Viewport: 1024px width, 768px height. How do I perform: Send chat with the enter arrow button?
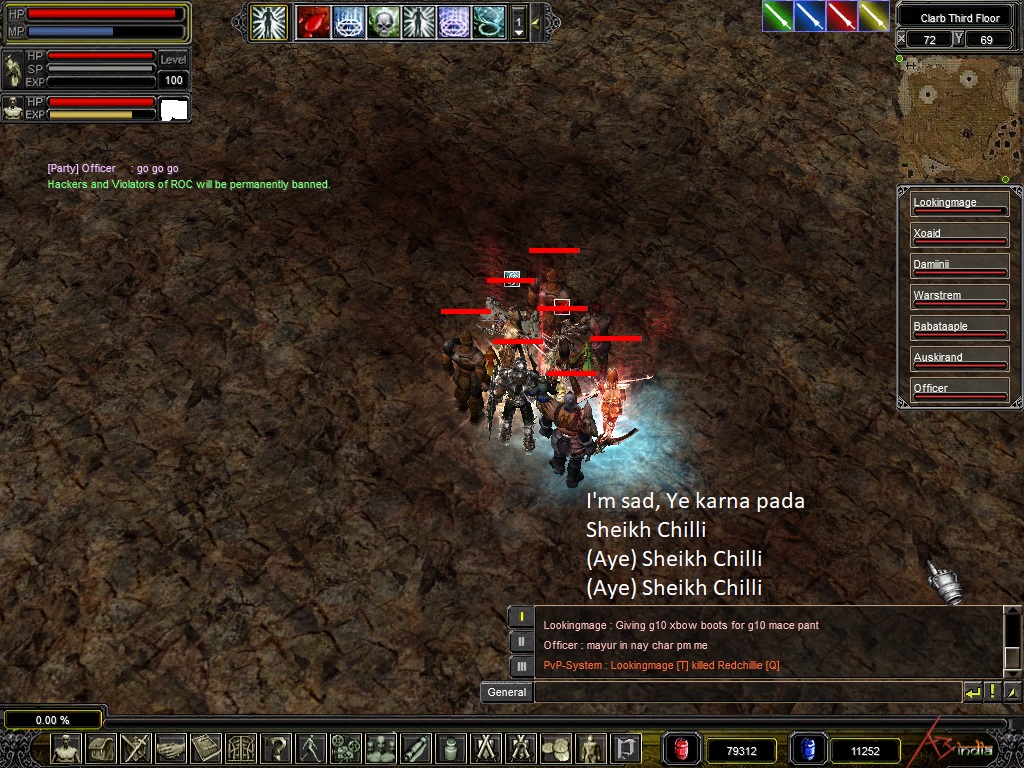coord(972,692)
